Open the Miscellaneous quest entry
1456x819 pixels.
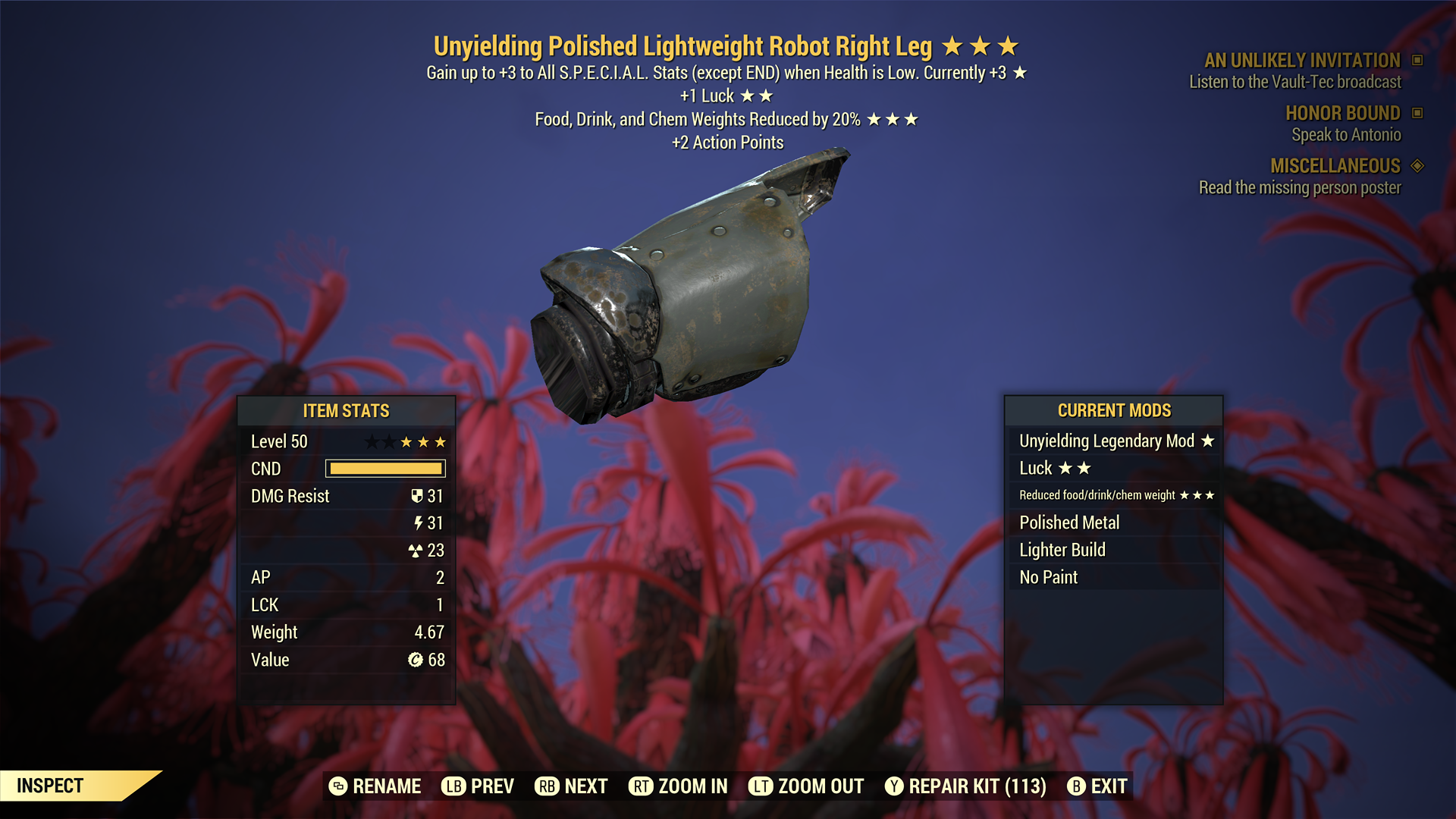point(1335,166)
